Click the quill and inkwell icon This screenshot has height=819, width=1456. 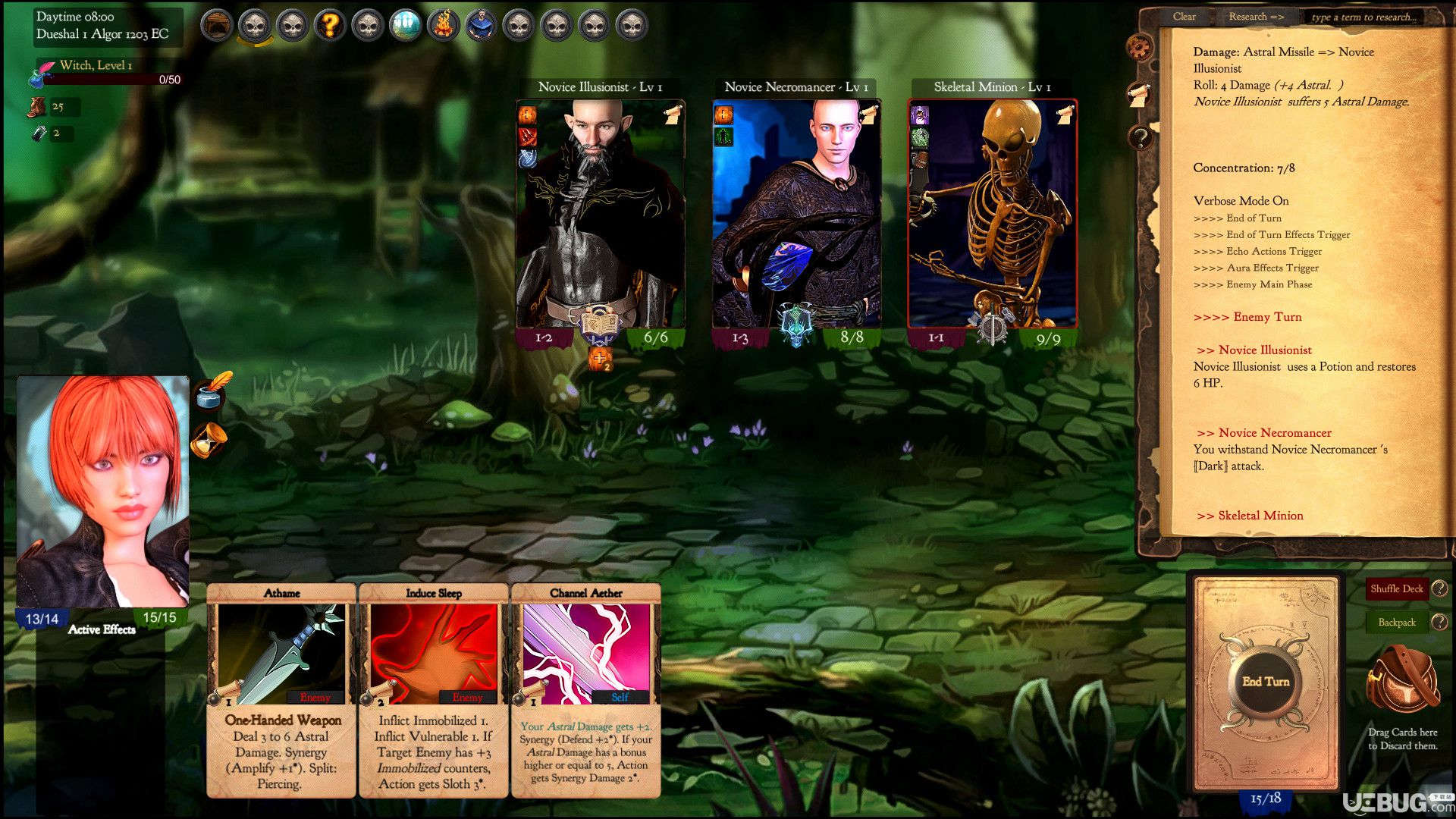(212, 391)
